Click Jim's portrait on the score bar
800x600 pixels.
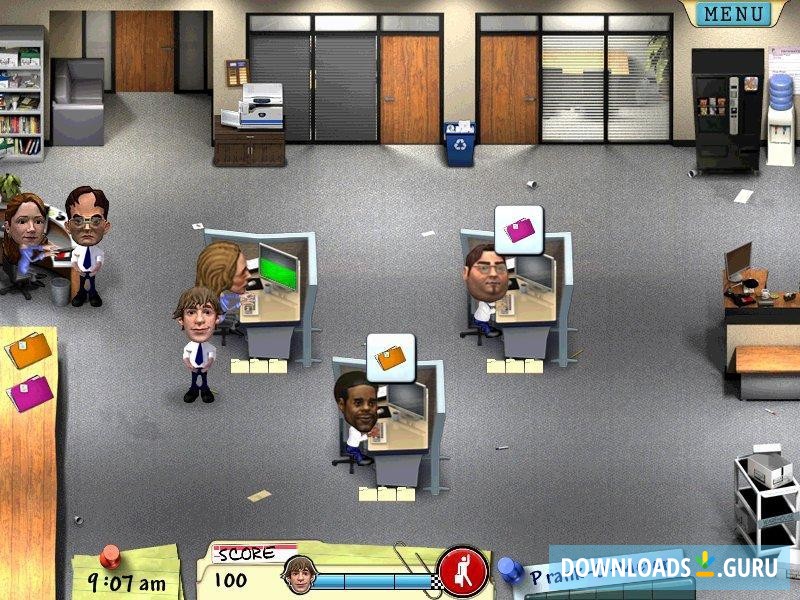pos(298,573)
